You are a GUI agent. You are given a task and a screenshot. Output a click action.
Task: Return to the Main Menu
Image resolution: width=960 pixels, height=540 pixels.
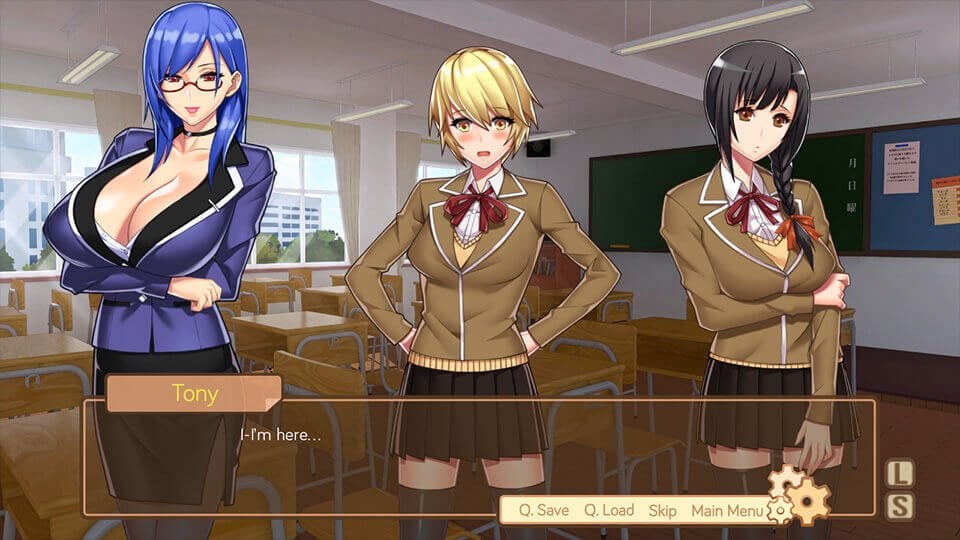click(x=727, y=511)
